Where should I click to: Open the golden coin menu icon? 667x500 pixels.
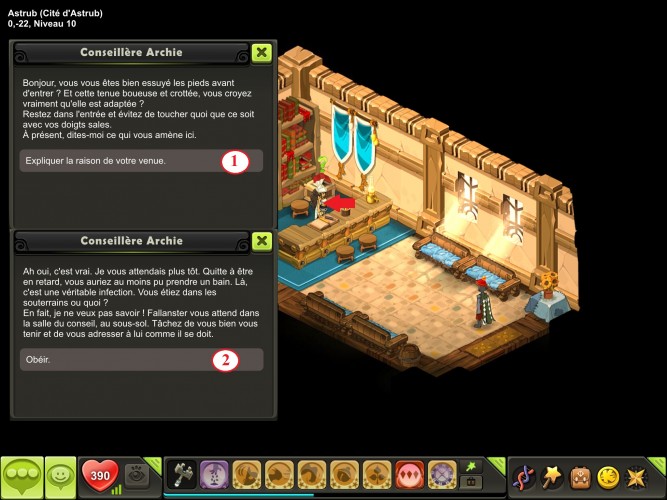[608, 477]
